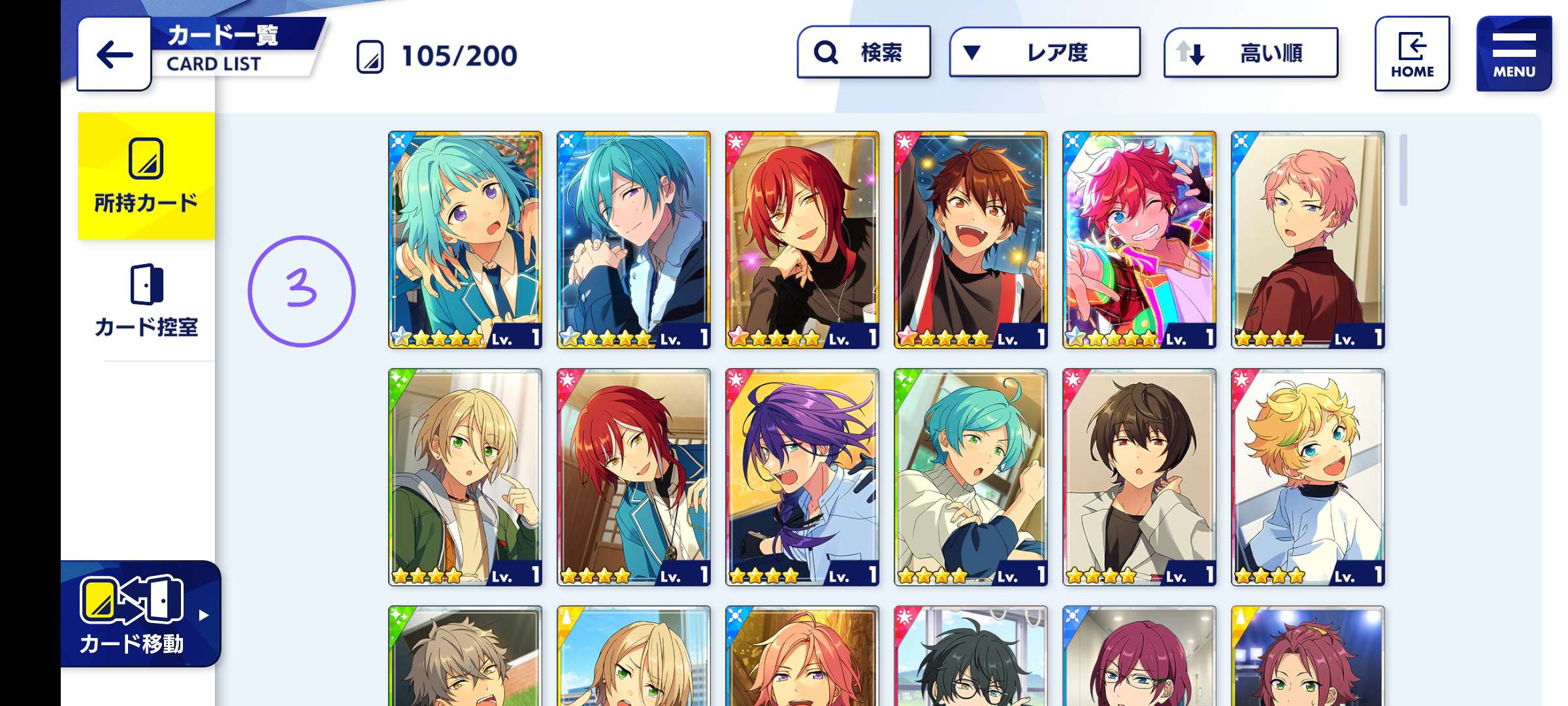Click the card list scrollbar
Viewport: 1568px width, 706px height.
1403,170
